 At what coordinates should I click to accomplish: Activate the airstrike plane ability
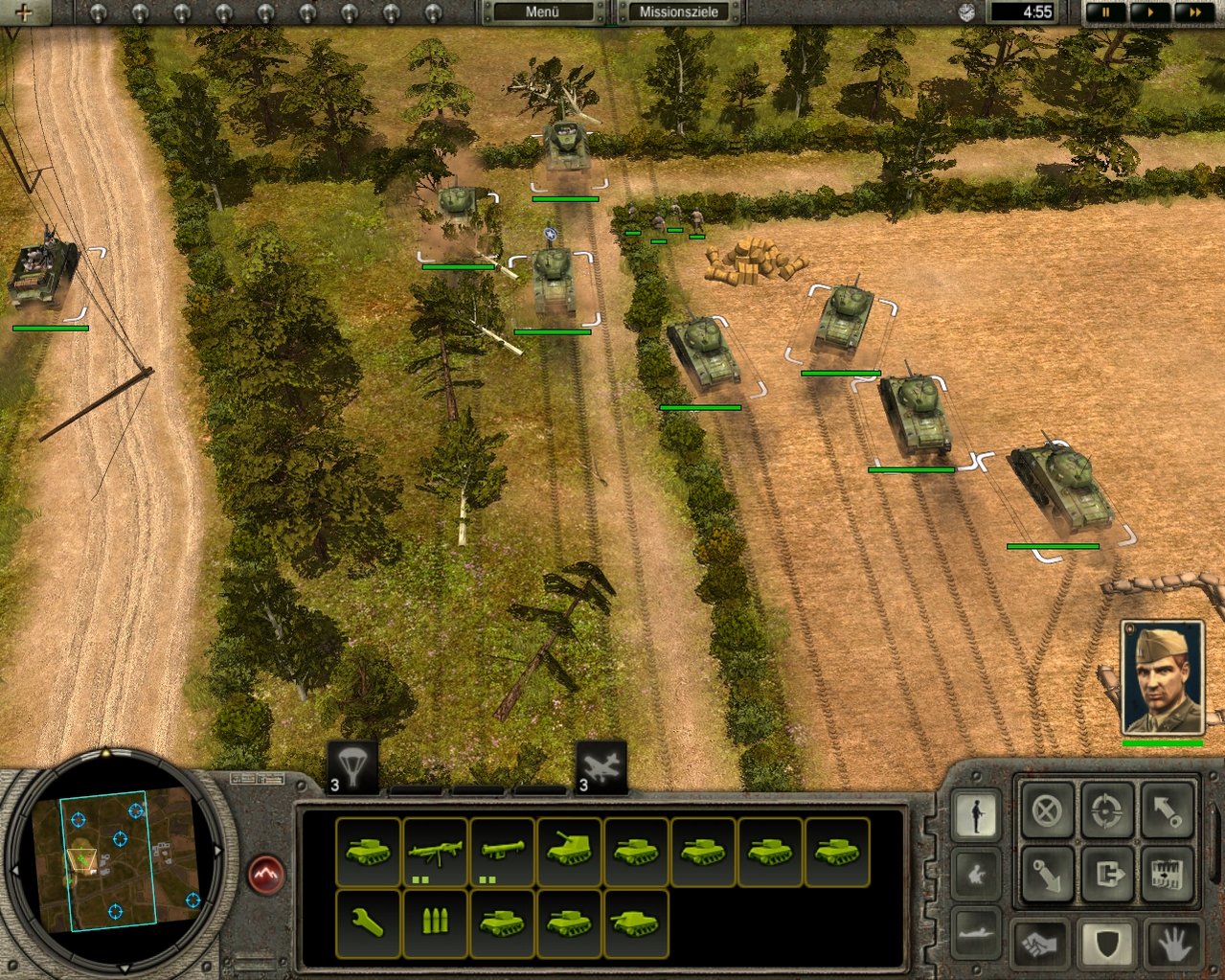601,768
